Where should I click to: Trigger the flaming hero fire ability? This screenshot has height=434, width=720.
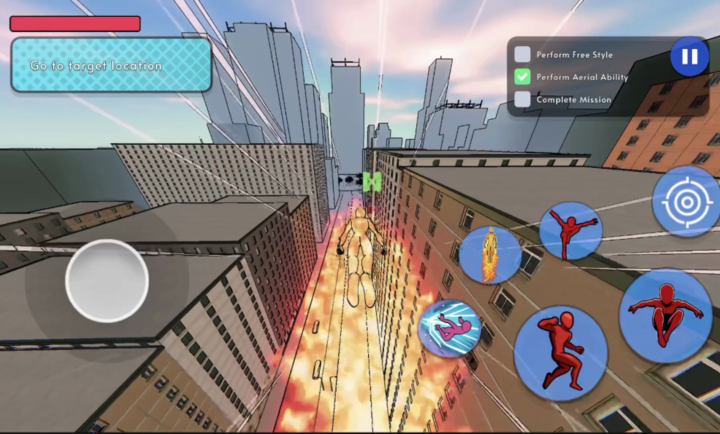[490, 254]
